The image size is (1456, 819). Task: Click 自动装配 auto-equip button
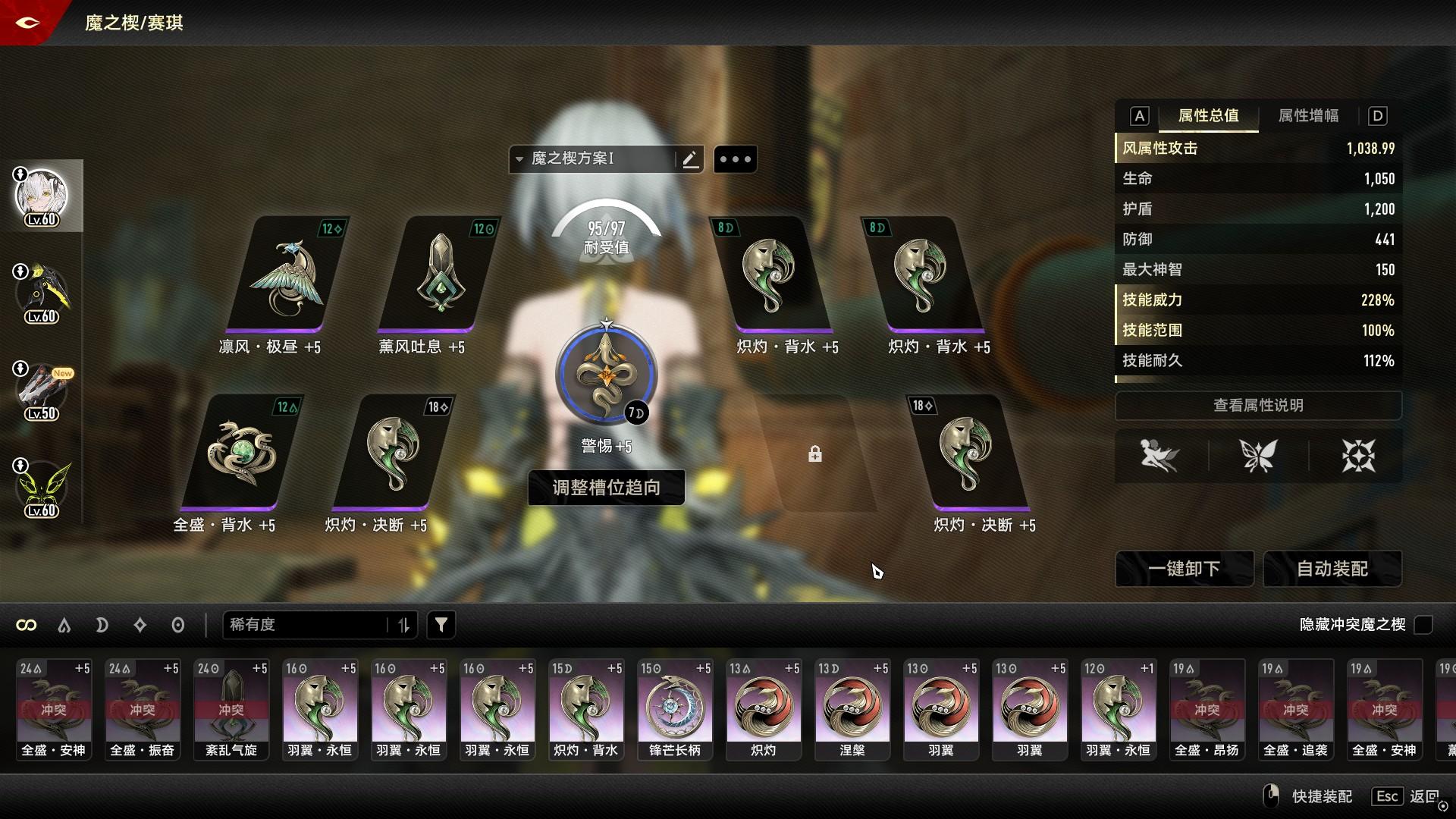1332,569
